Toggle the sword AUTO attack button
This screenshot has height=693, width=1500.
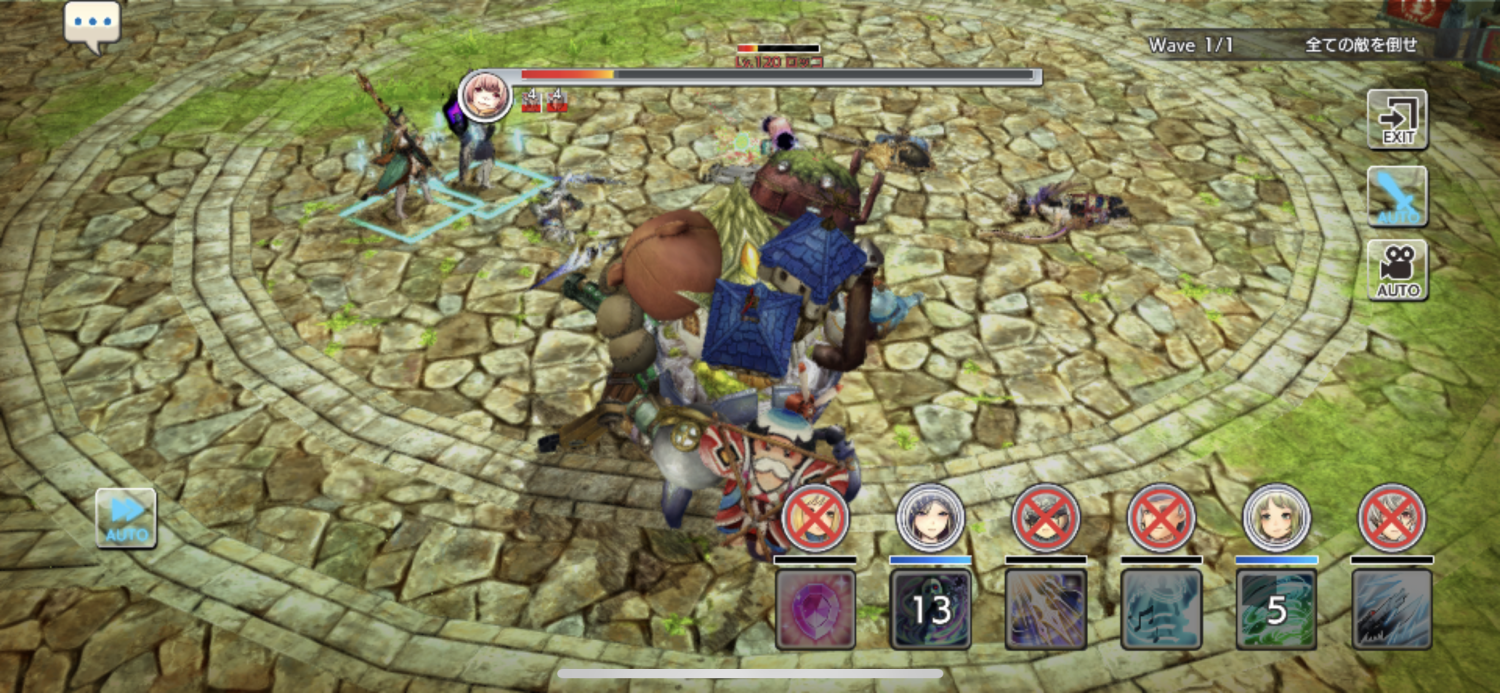[1397, 196]
